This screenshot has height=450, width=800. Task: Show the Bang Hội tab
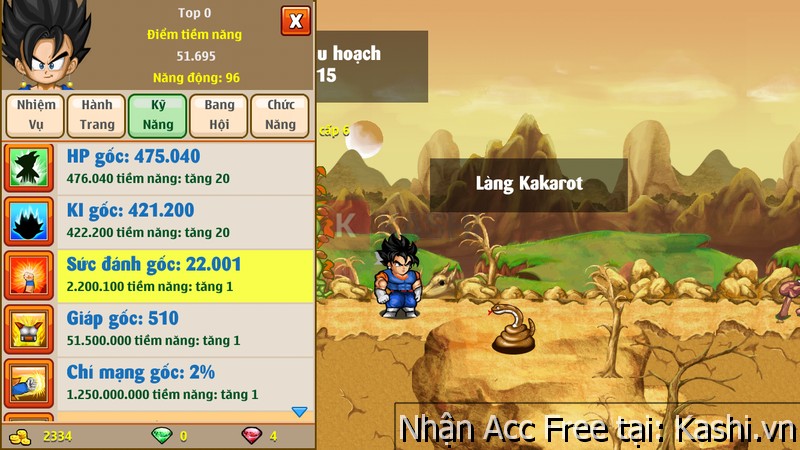tap(219, 115)
